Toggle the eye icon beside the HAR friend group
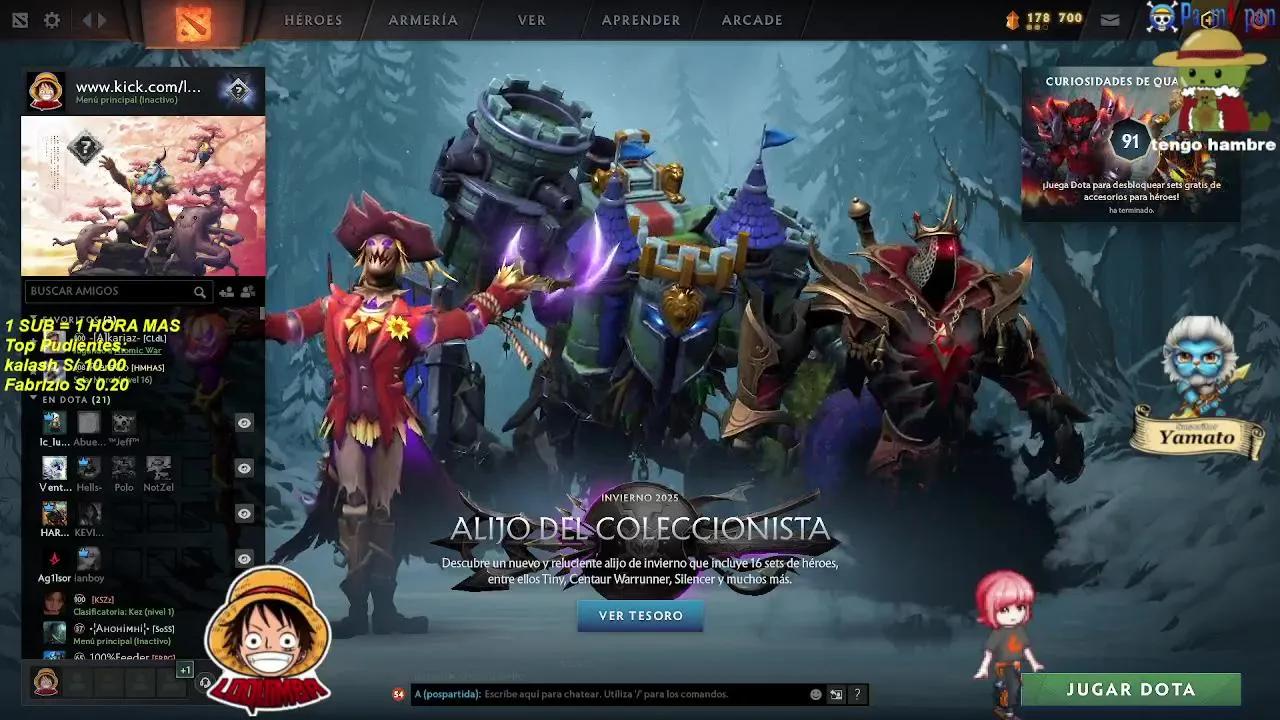Viewport: 1280px width, 720px height. [x=243, y=513]
